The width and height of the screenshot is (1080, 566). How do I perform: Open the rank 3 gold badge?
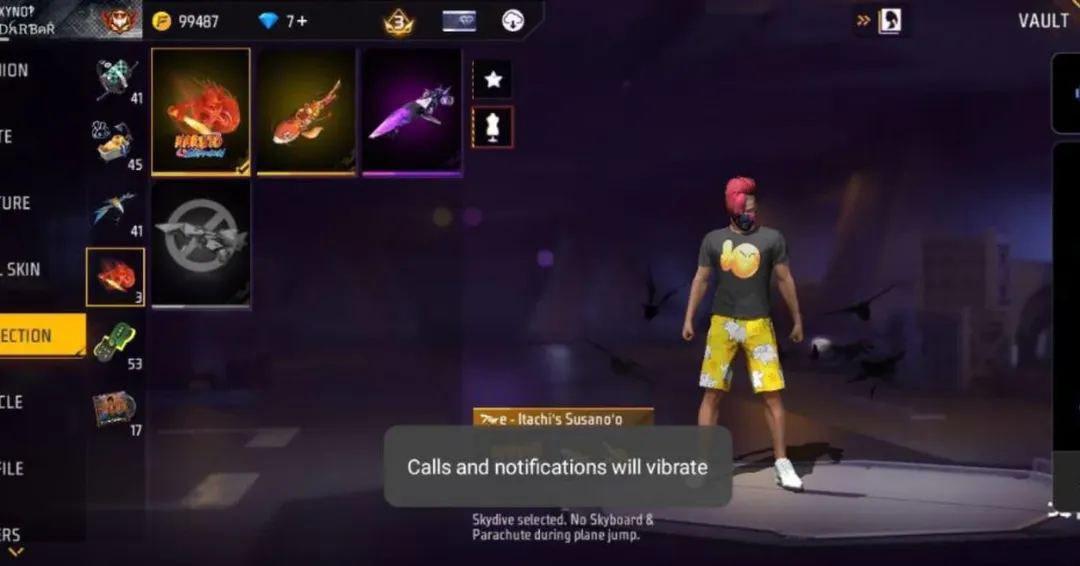click(399, 22)
